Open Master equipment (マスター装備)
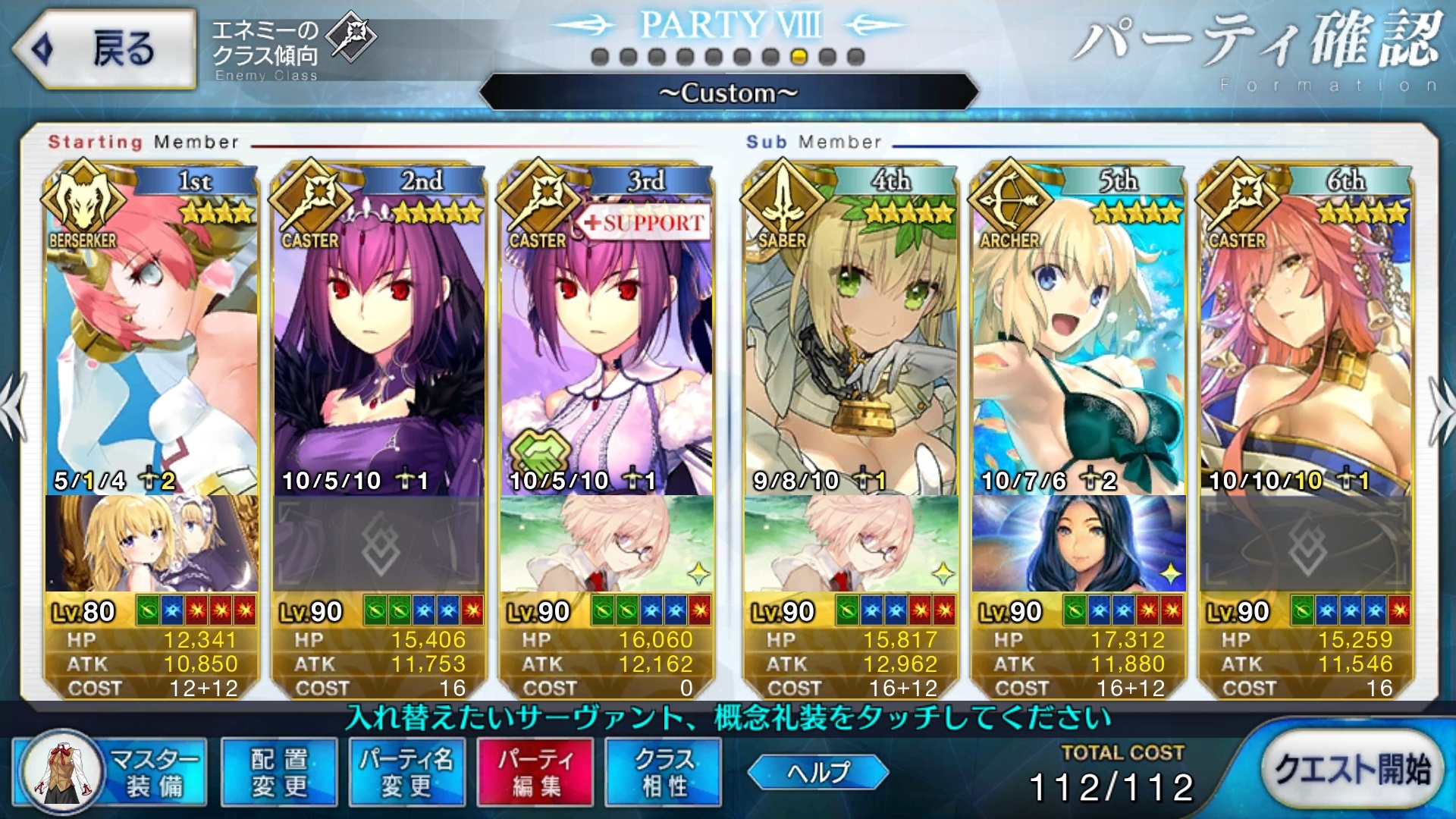This screenshot has width=1456, height=819. tap(111, 772)
